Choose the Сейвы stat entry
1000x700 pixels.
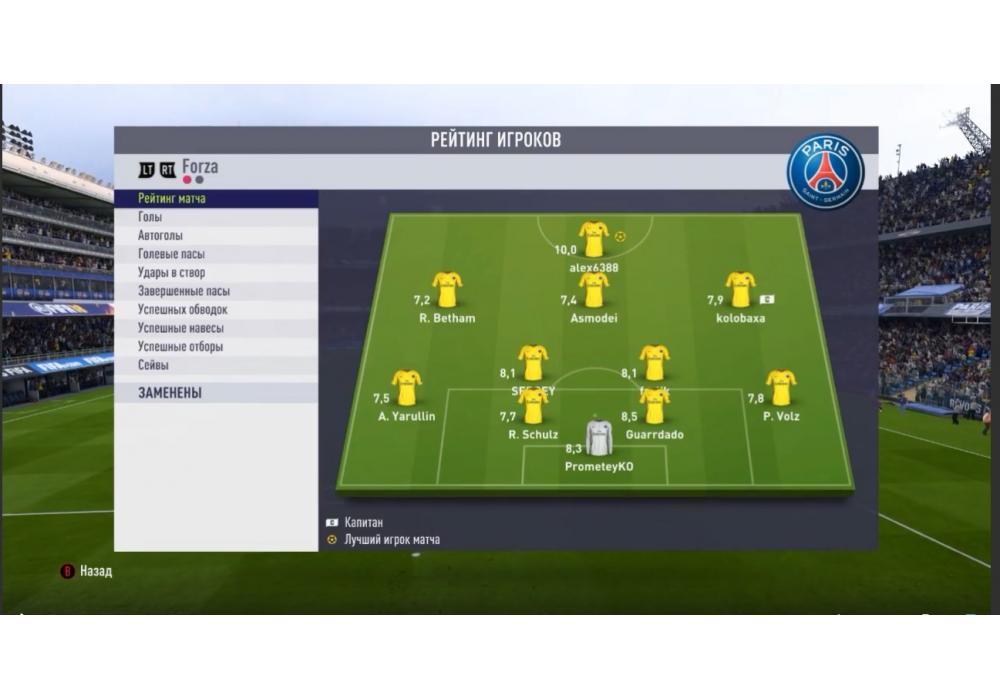coord(153,366)
